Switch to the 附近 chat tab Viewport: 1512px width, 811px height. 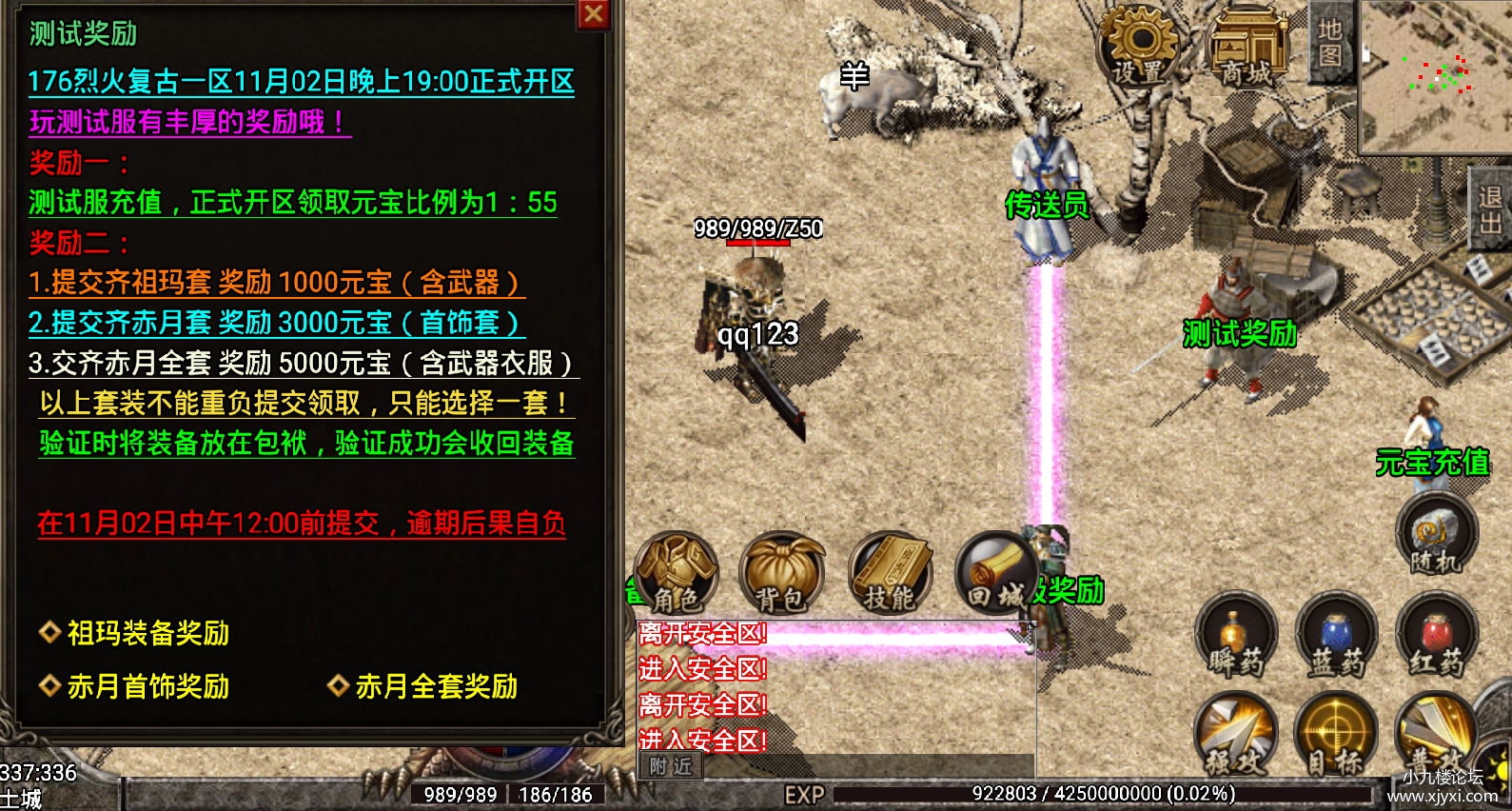coord(670,764)
